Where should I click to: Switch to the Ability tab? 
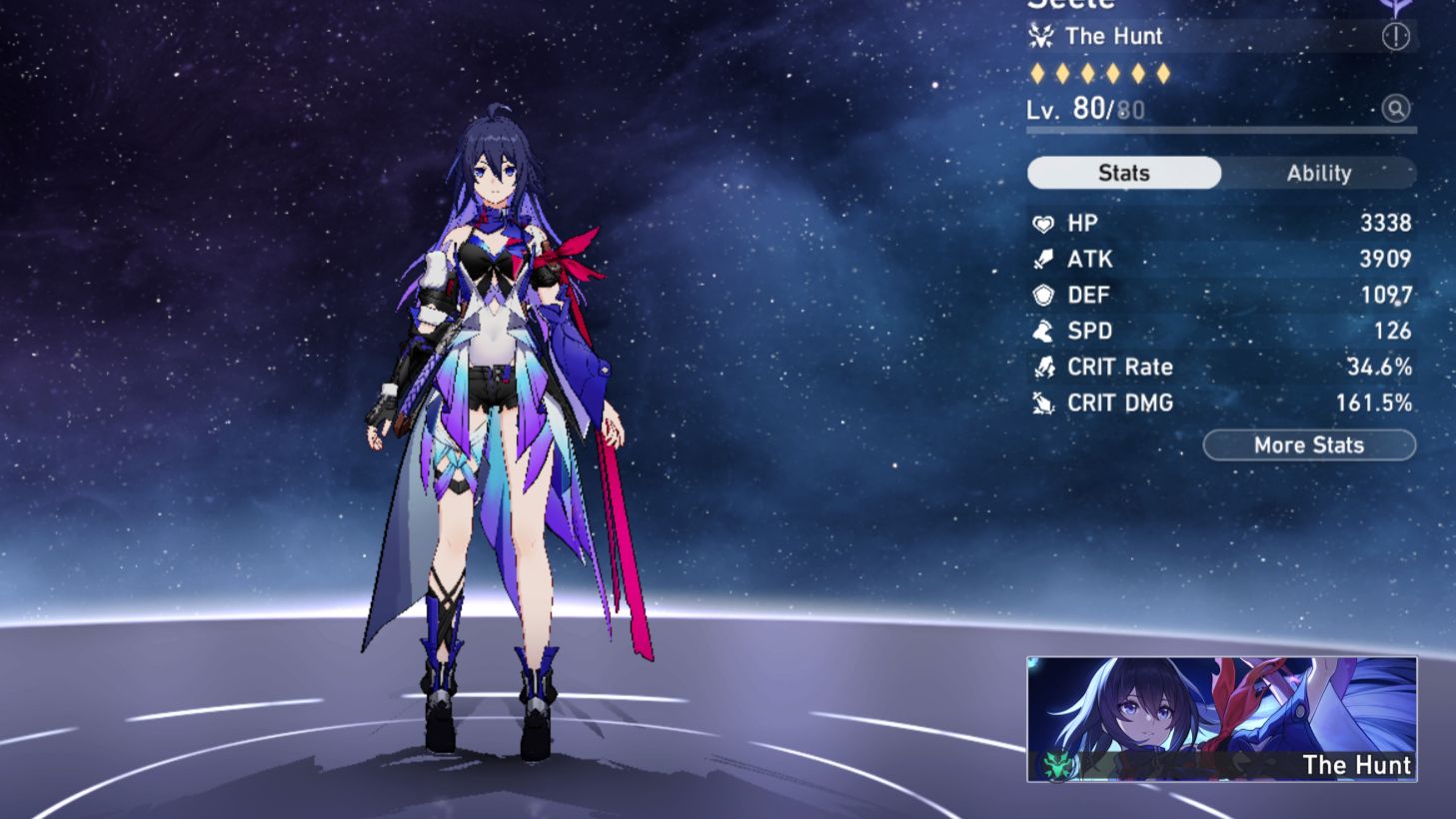pyautogui.click(x=1321, y=173)
